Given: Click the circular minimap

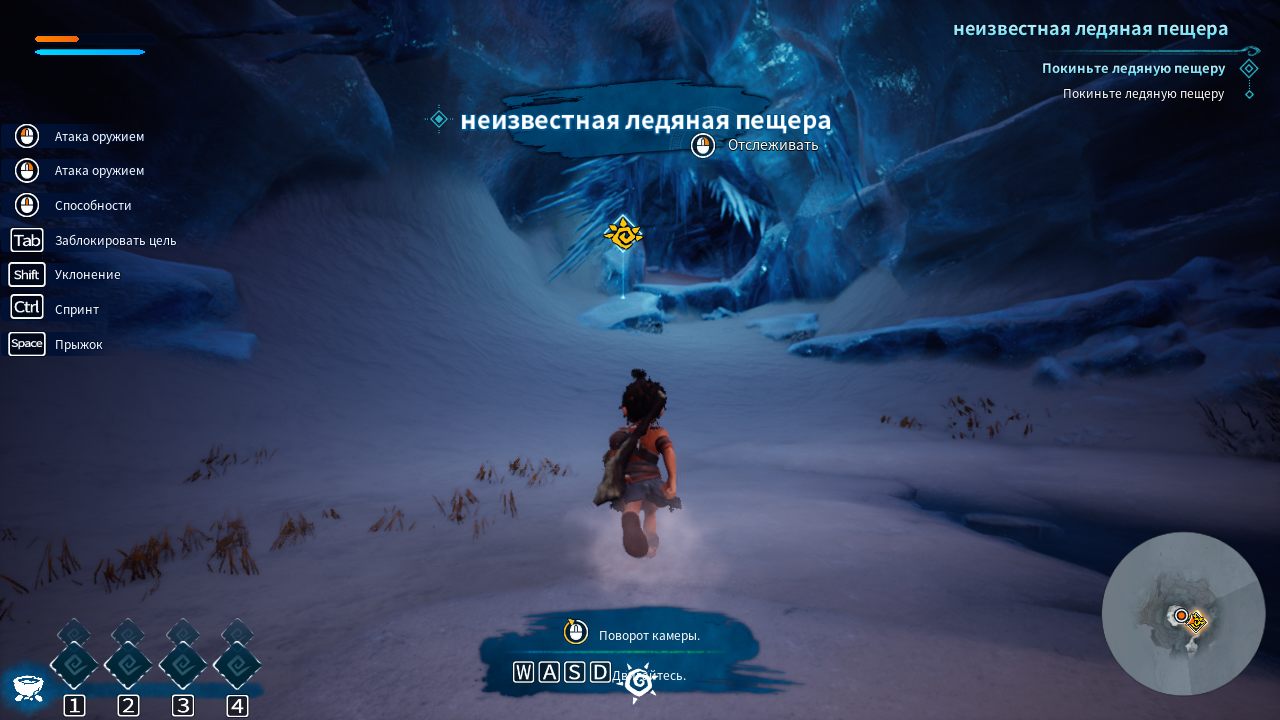Looking at the screenshot, I should pyautogui.click(x=1183, y=613).
